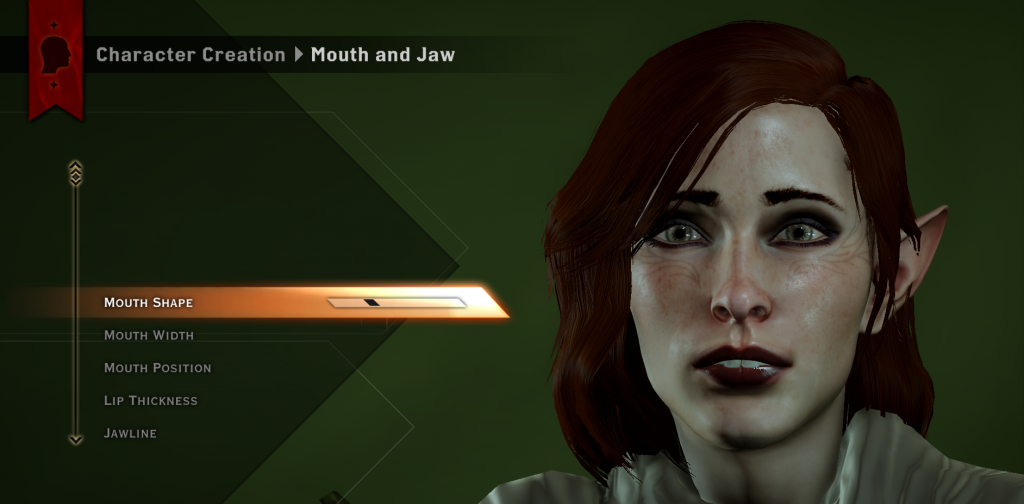Pick the Jawline option

pos(130,433)
